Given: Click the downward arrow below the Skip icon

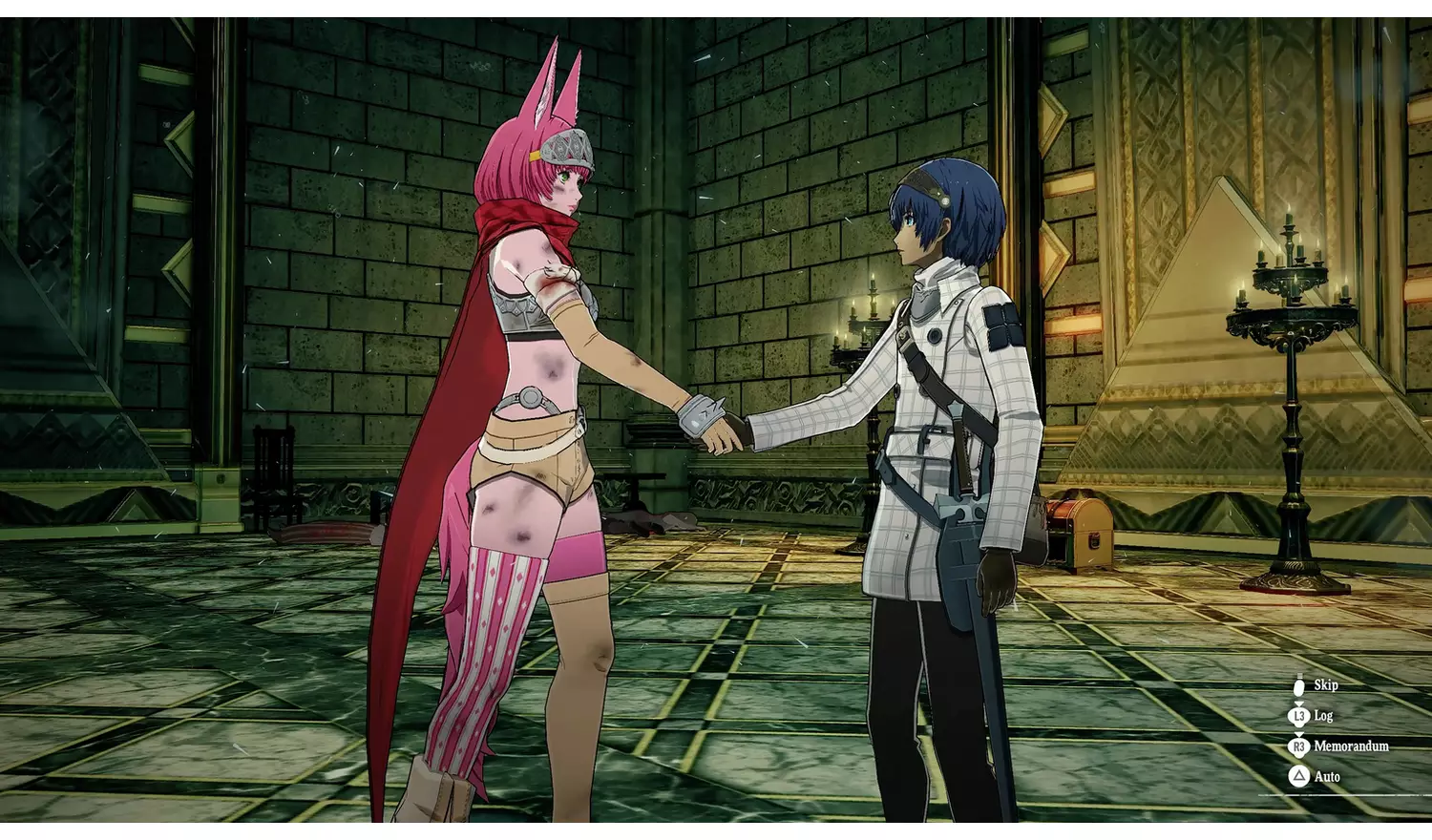Looking at the screenshot, I should [x=1298, y=703].
